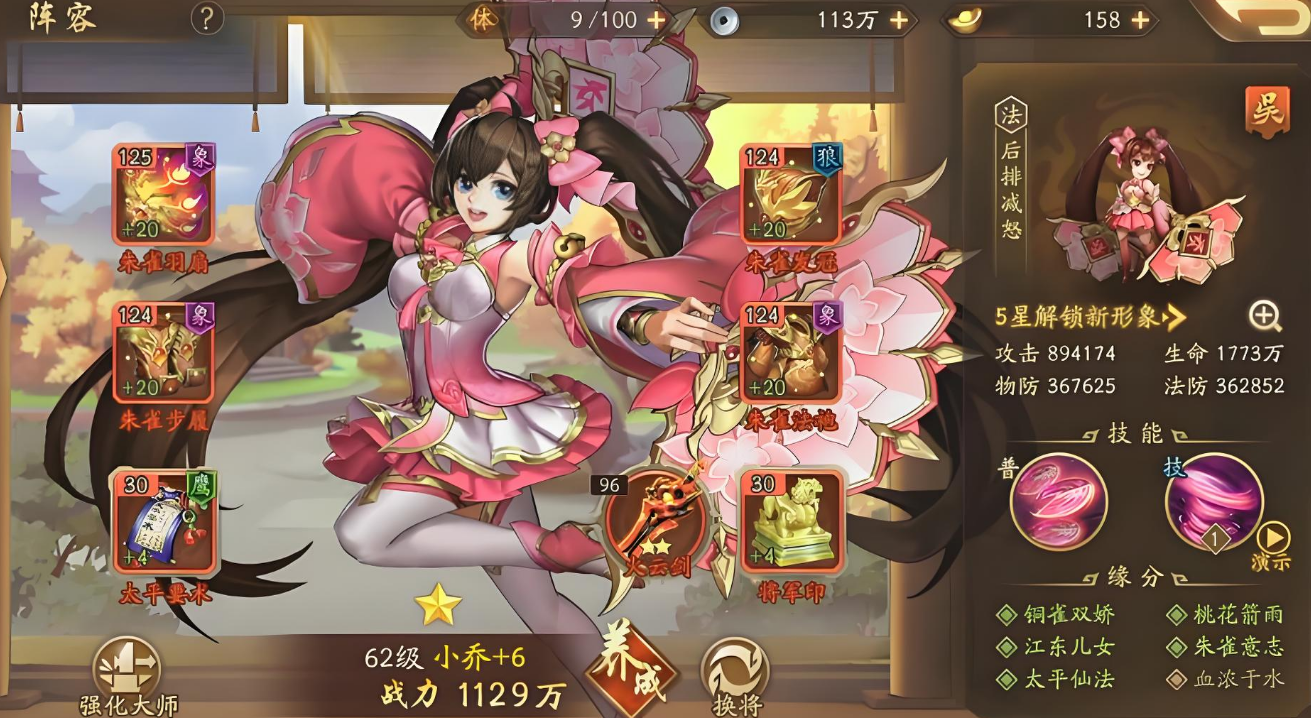Add silver coins with the plus button

click(898, 19)
